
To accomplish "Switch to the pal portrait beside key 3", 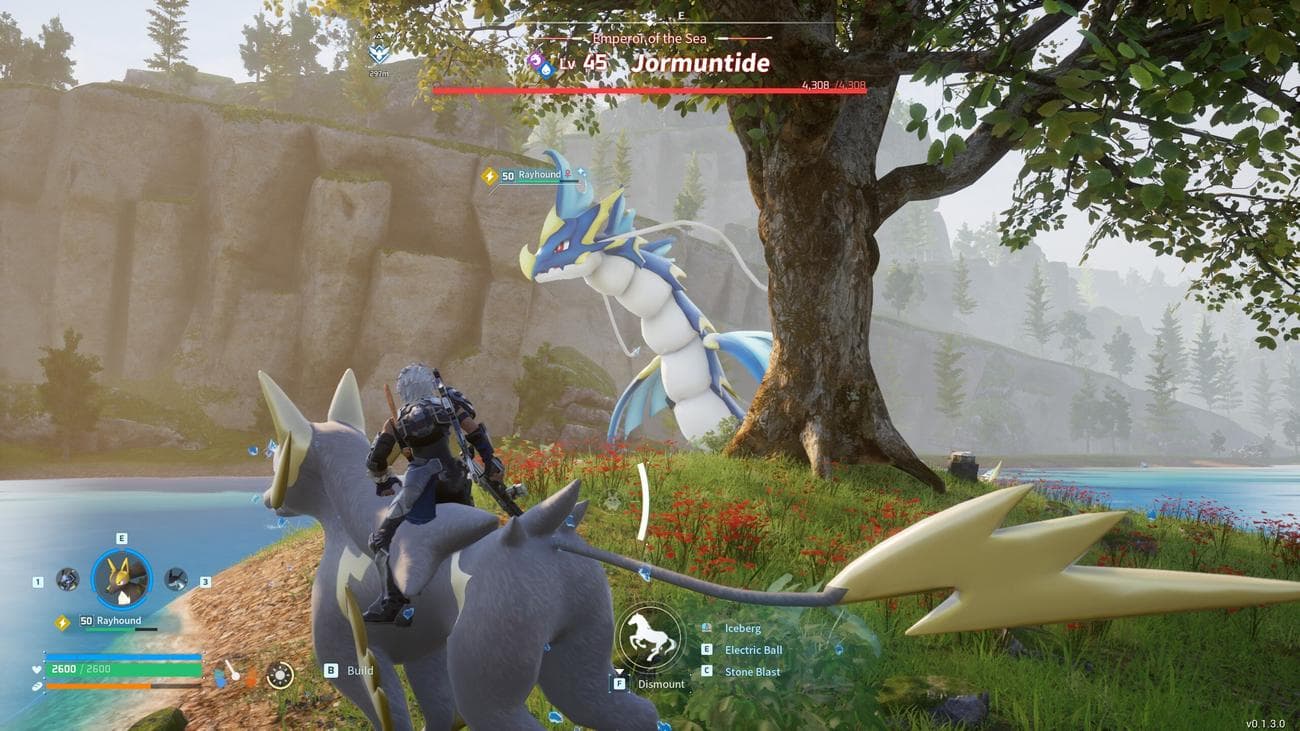I will click(x=176, y=579).
